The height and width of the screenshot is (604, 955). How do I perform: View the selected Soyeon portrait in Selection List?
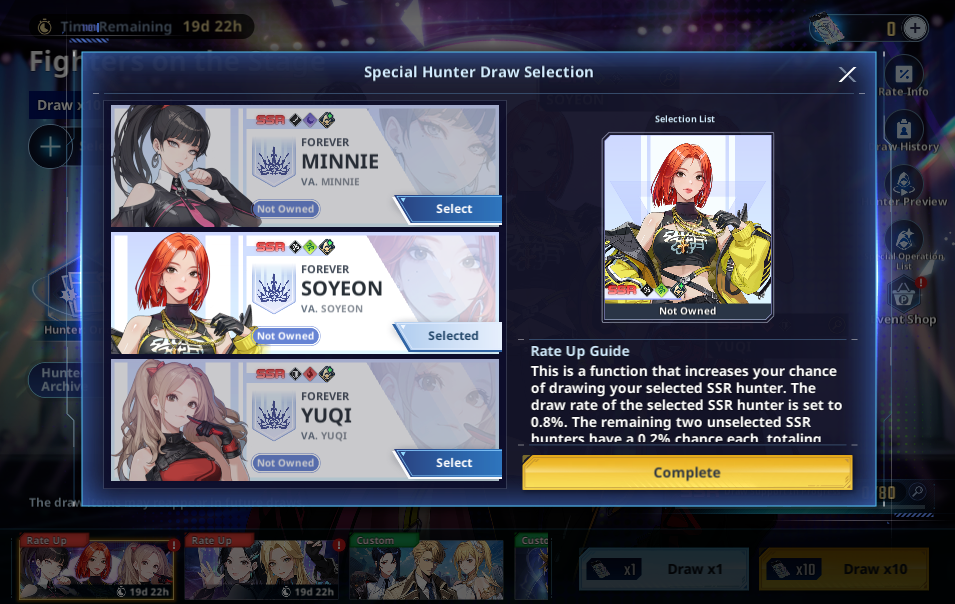pos(687,227)
